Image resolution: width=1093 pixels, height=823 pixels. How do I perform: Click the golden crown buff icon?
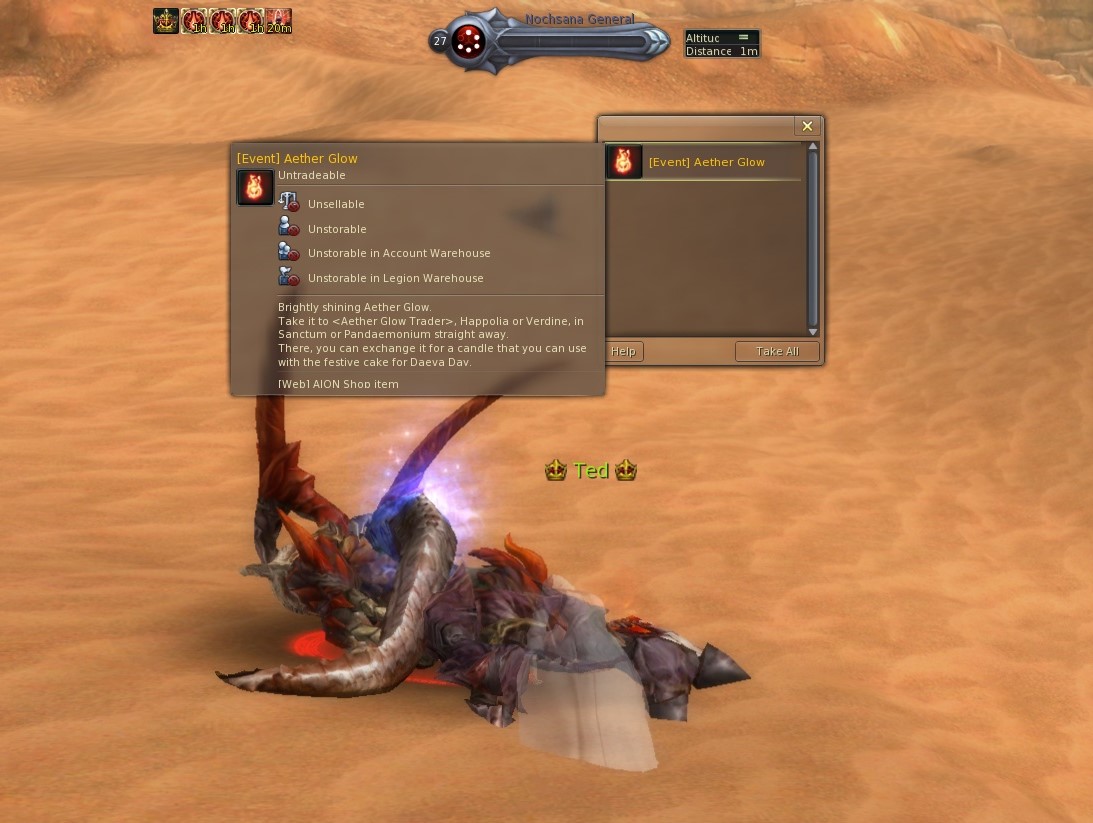[166, 21]
